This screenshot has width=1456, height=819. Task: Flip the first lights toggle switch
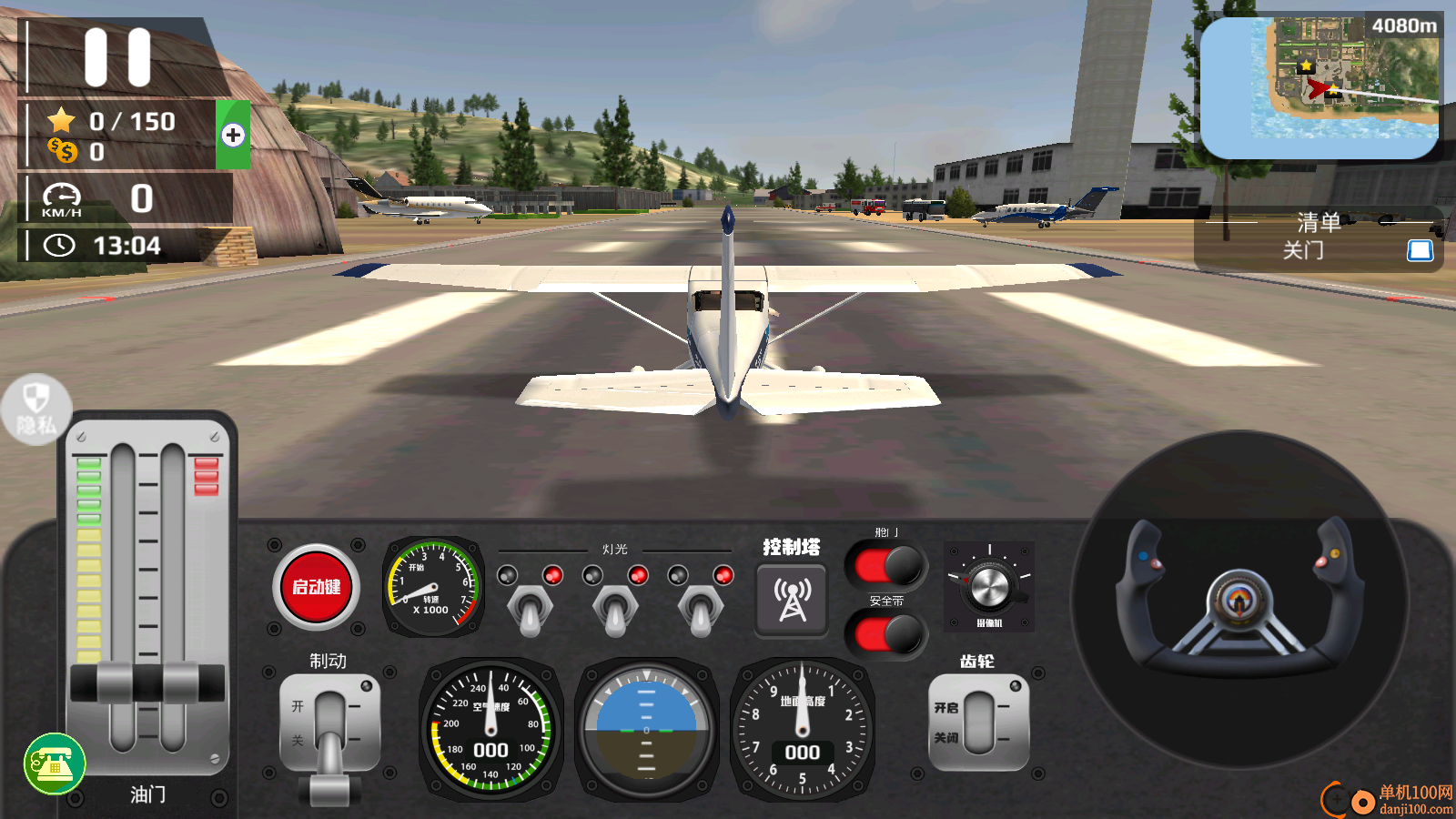(531, 608)
